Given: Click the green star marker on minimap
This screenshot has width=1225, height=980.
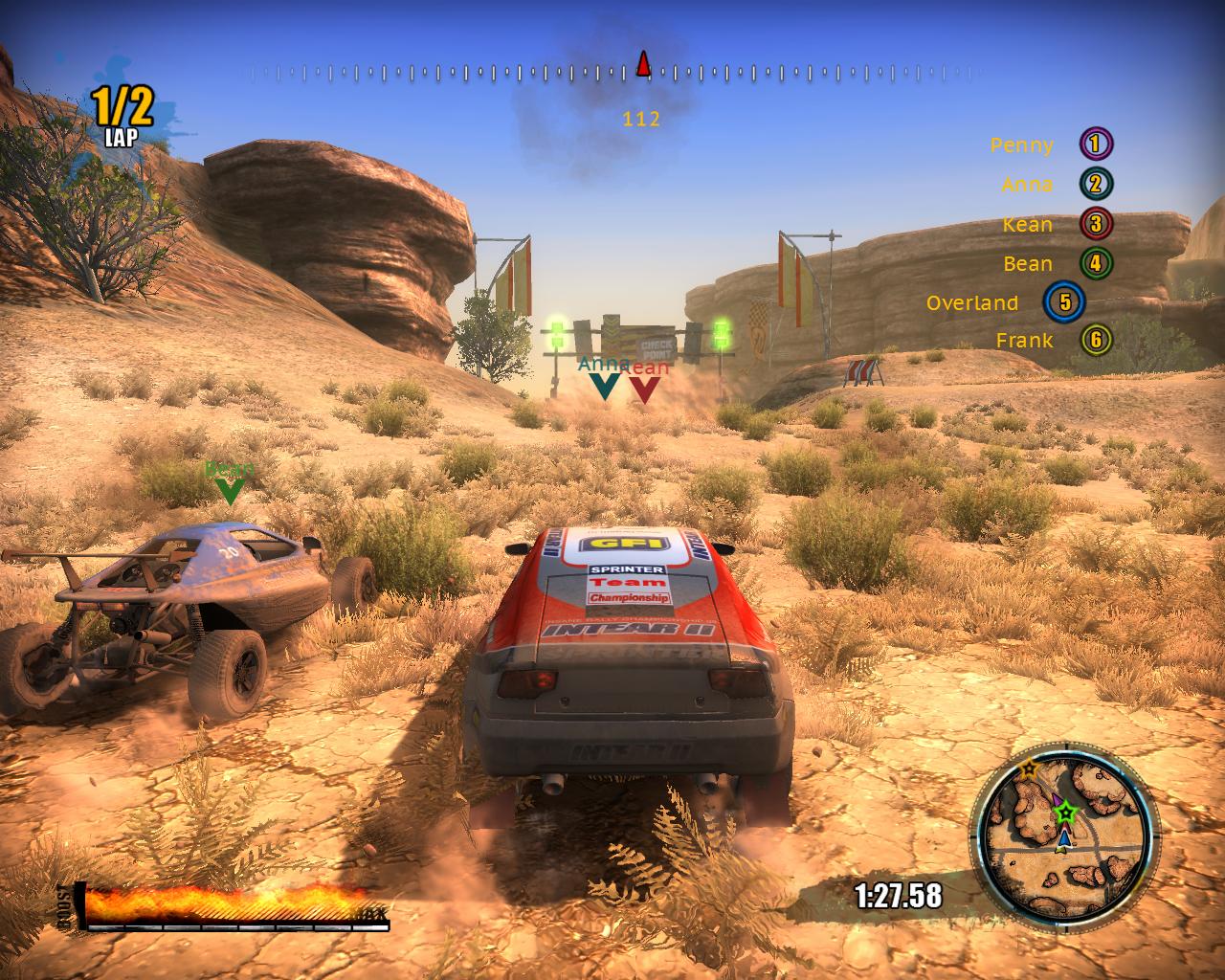Looking at the screenshot, I should coord(1063,814).
